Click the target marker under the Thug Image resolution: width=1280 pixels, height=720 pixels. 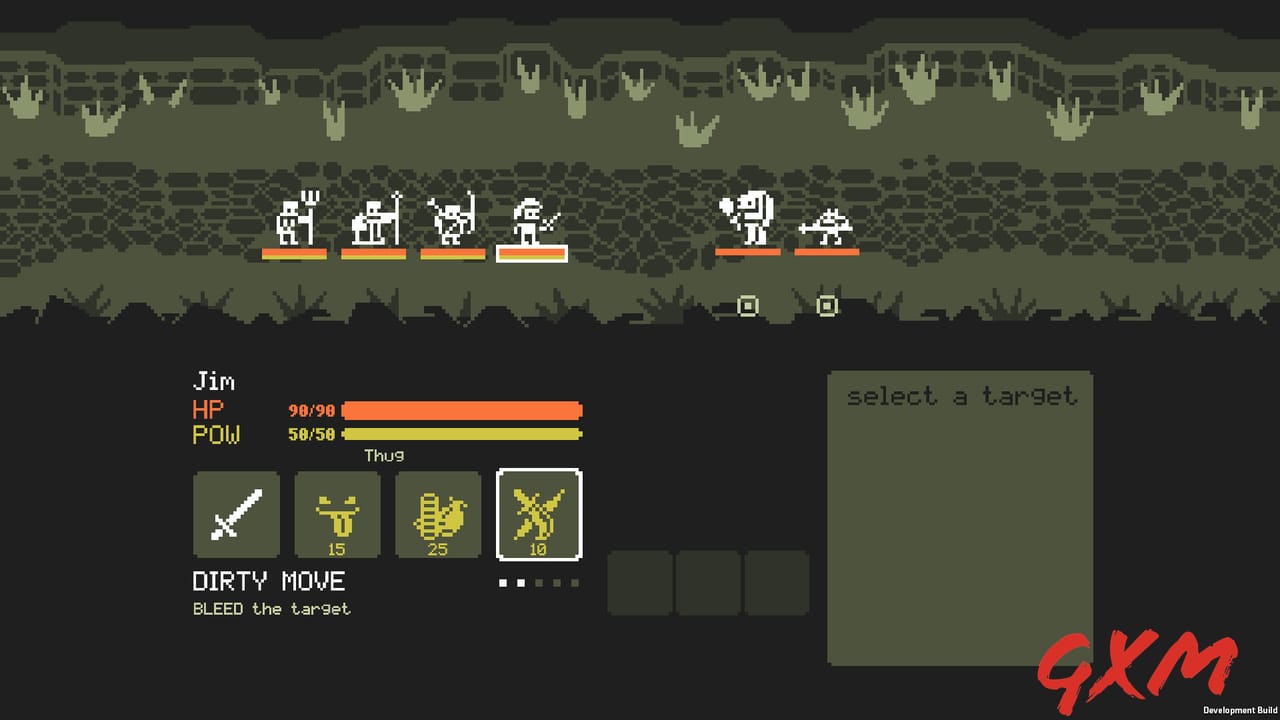pyautogui.click(x=747, y=306)
